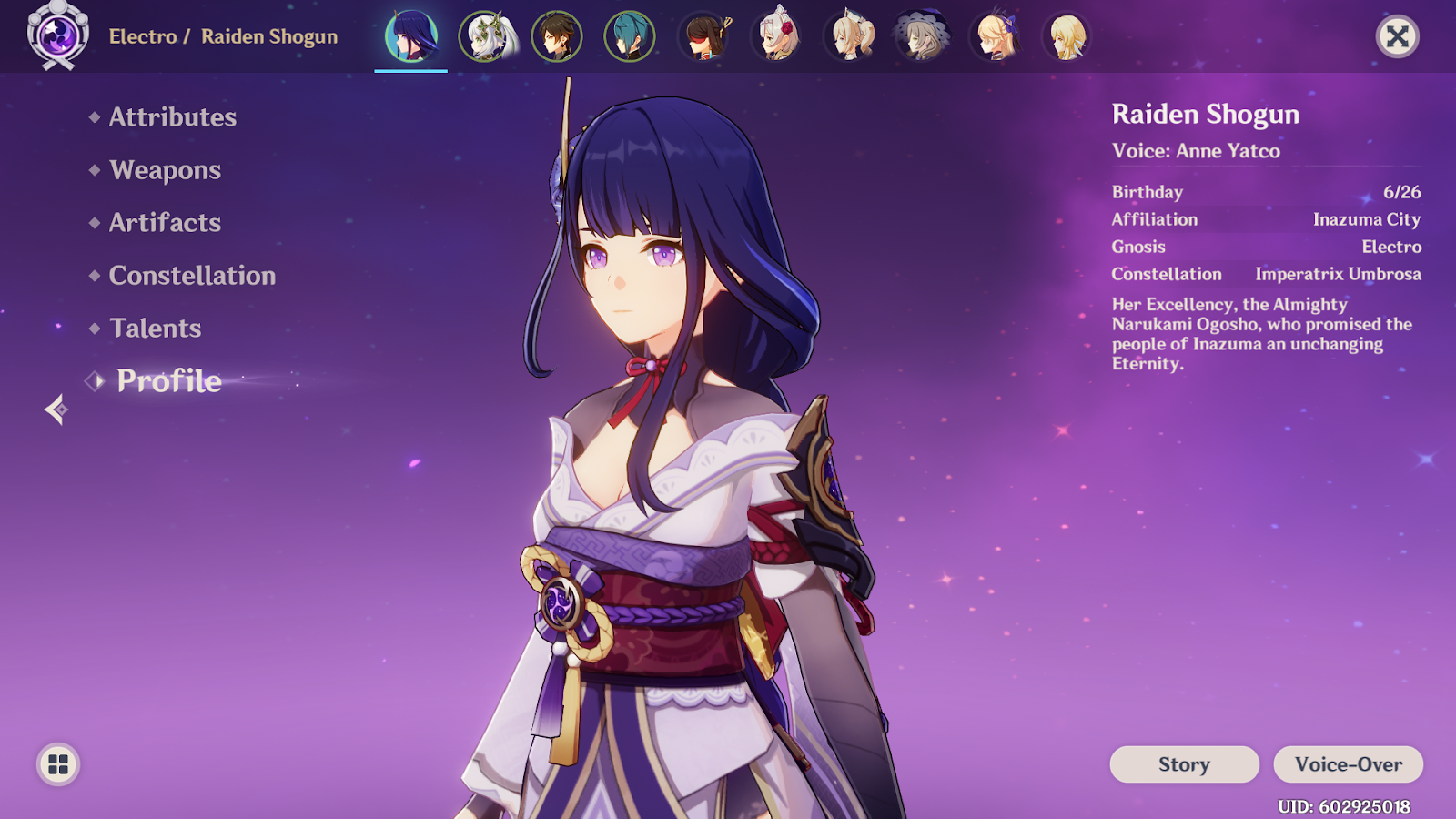
Task: Go to the Weapons menu entry
Action: (165, 170)
